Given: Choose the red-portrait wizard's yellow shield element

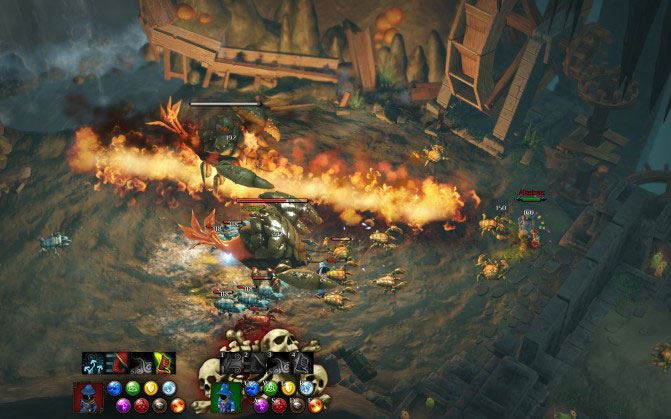Looking at the screenshot, I should tap(150, 389).
